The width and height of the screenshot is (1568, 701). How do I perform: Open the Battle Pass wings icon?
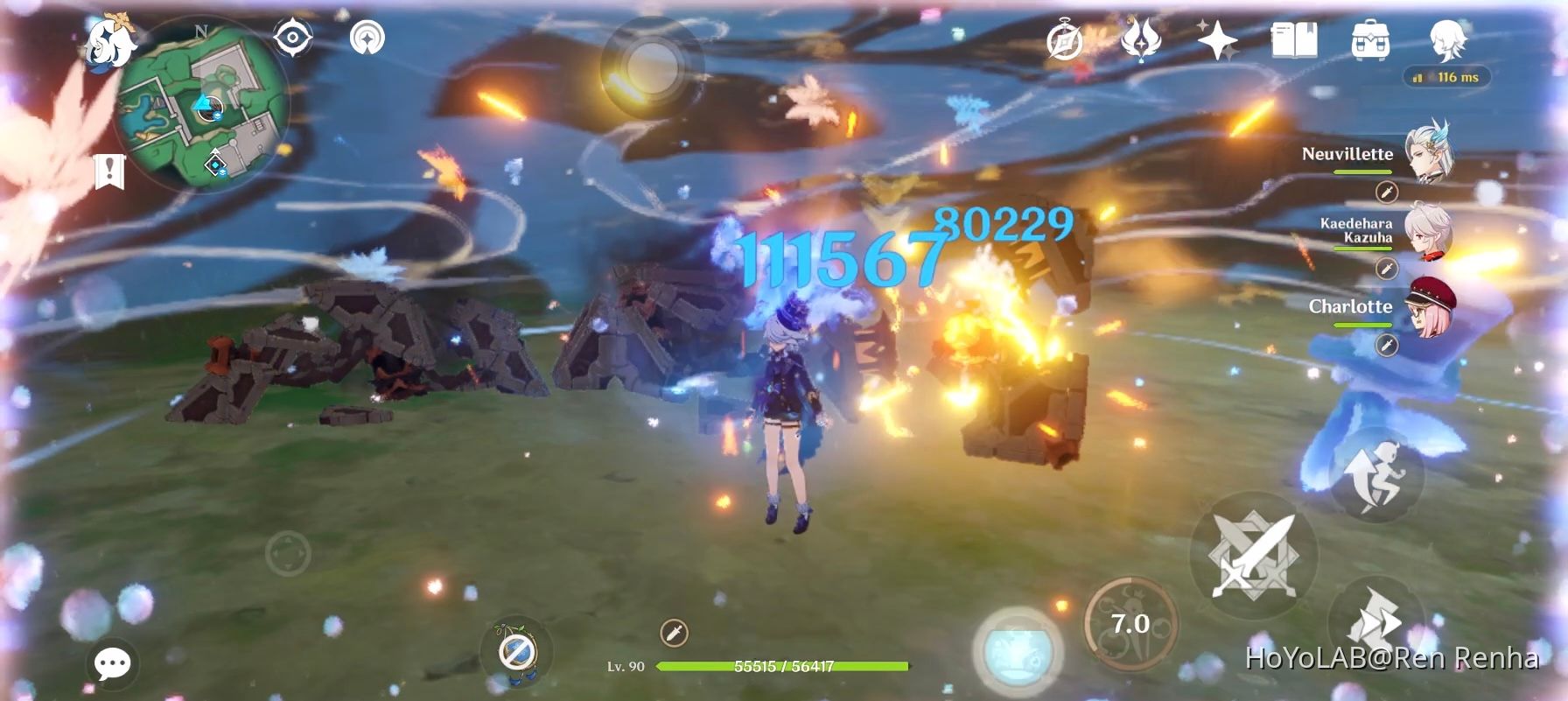click(1143, 39)
